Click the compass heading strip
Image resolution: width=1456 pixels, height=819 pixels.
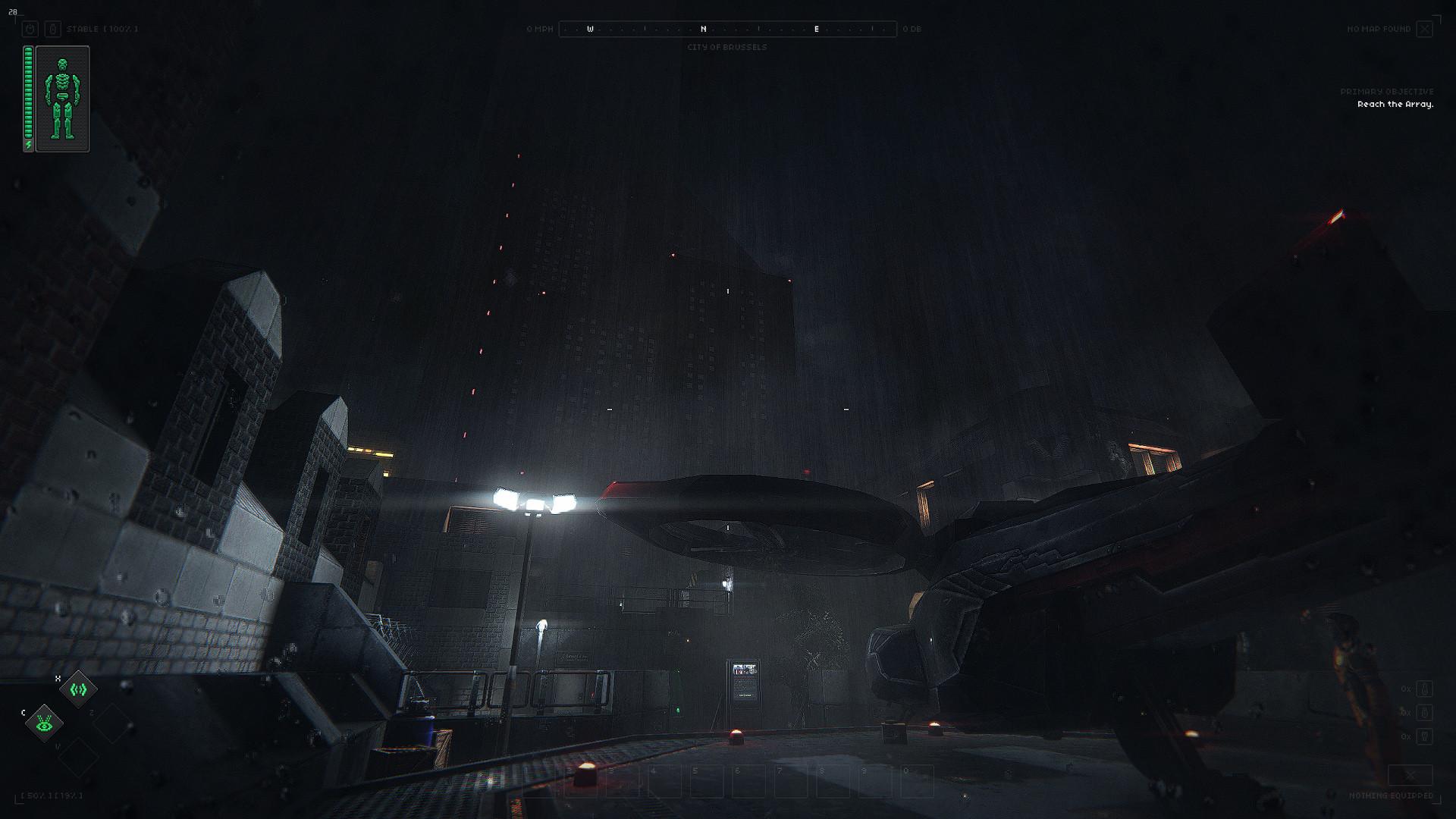point(727,30)
